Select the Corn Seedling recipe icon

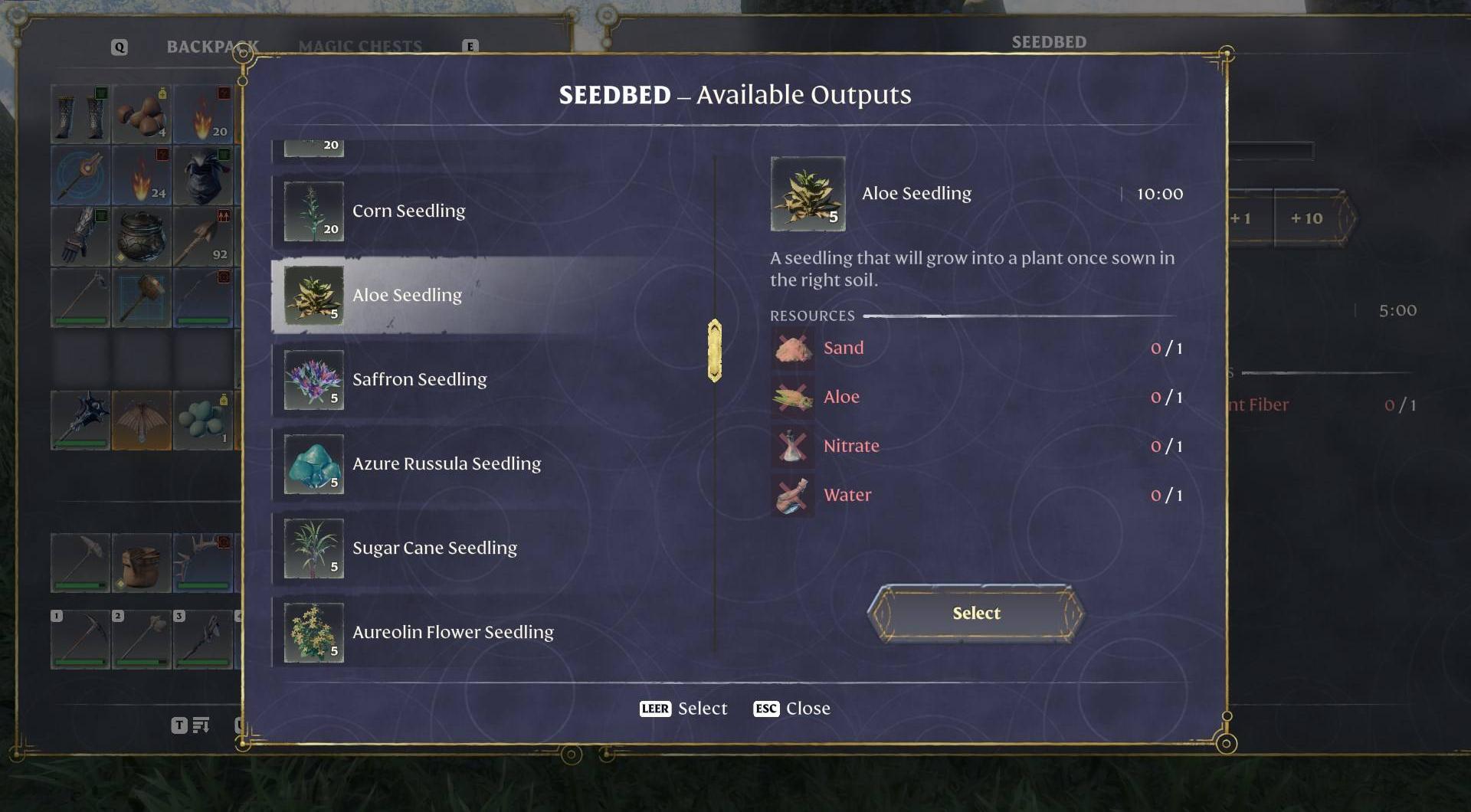tap(313, 211)
